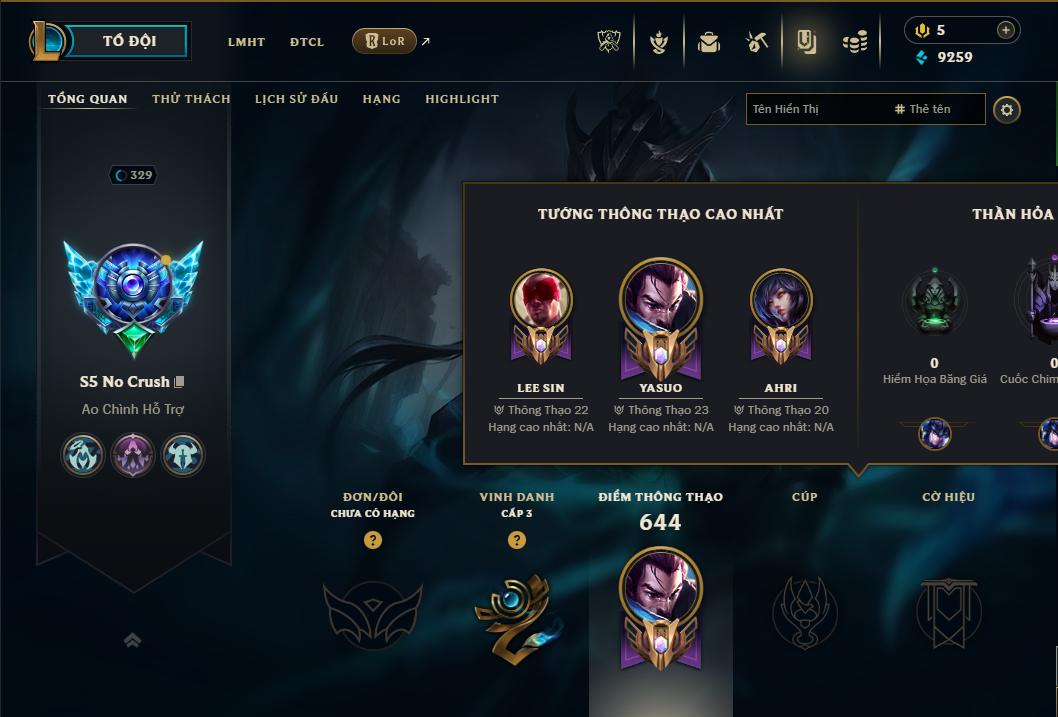The height and width of the screenshot is (717, 1058).
Task: Open the gear settings button
Action: (1007, 109)
